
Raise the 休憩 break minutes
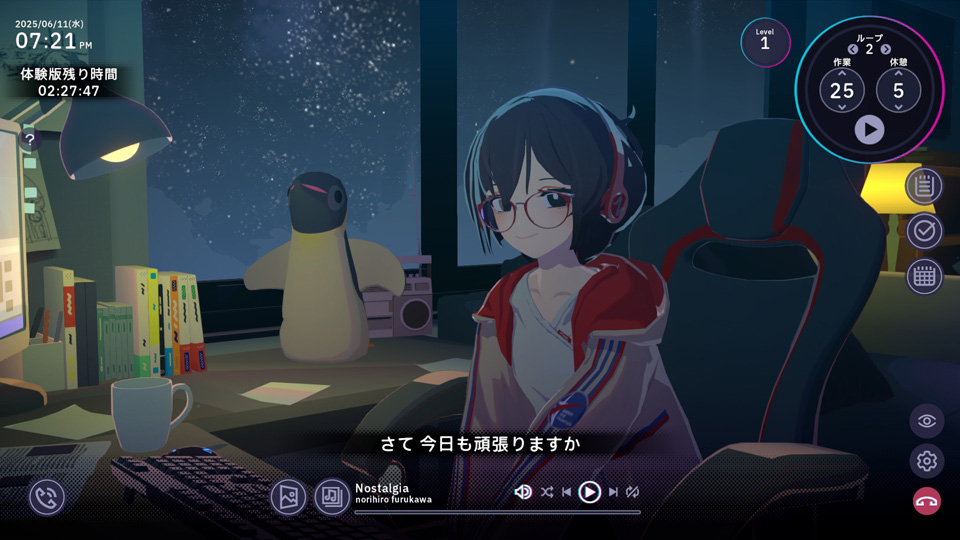coord(898,73)
